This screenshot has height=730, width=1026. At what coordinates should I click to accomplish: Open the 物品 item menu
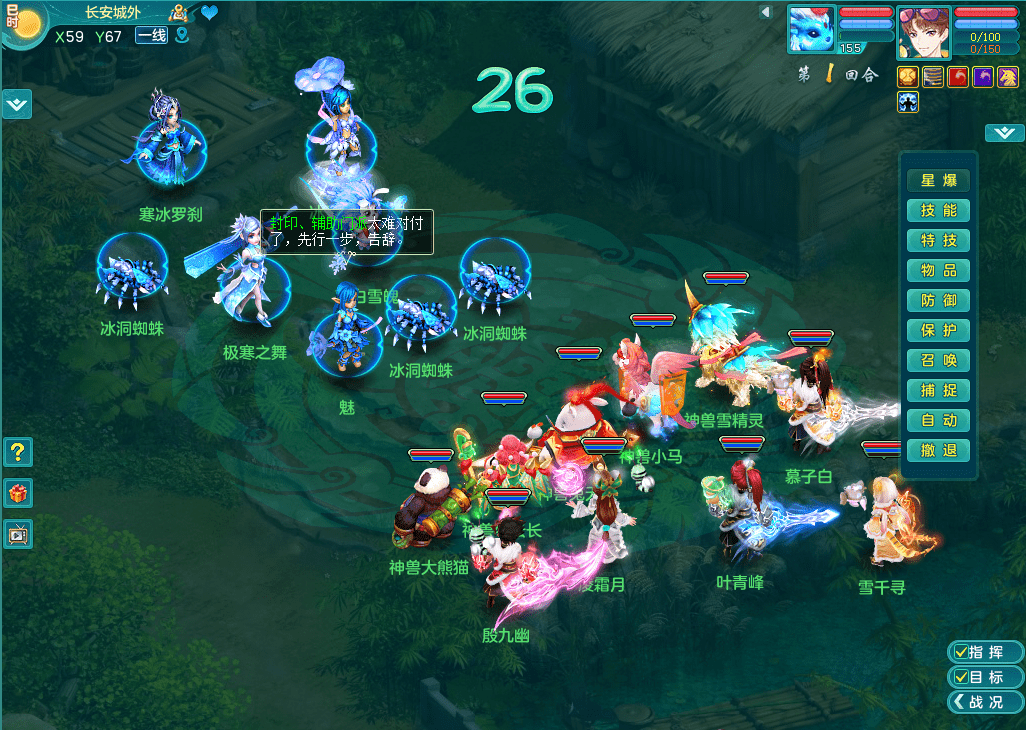coord(938,270)
